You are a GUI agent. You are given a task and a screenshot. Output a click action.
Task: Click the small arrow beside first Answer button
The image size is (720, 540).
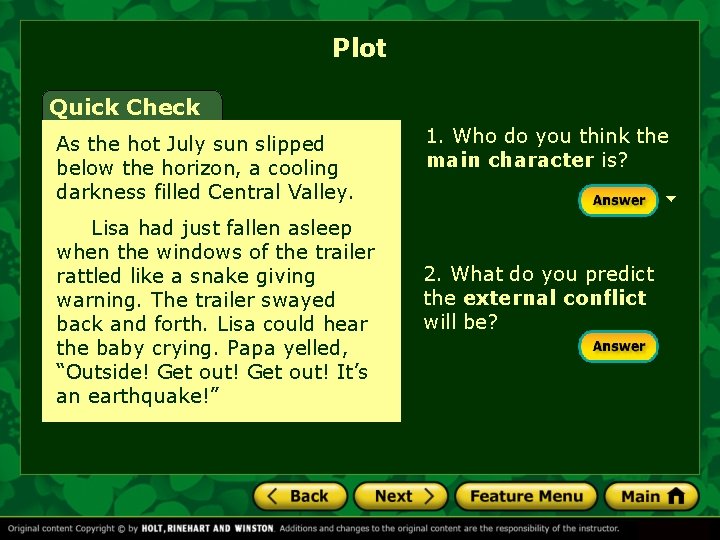point(671,199)
